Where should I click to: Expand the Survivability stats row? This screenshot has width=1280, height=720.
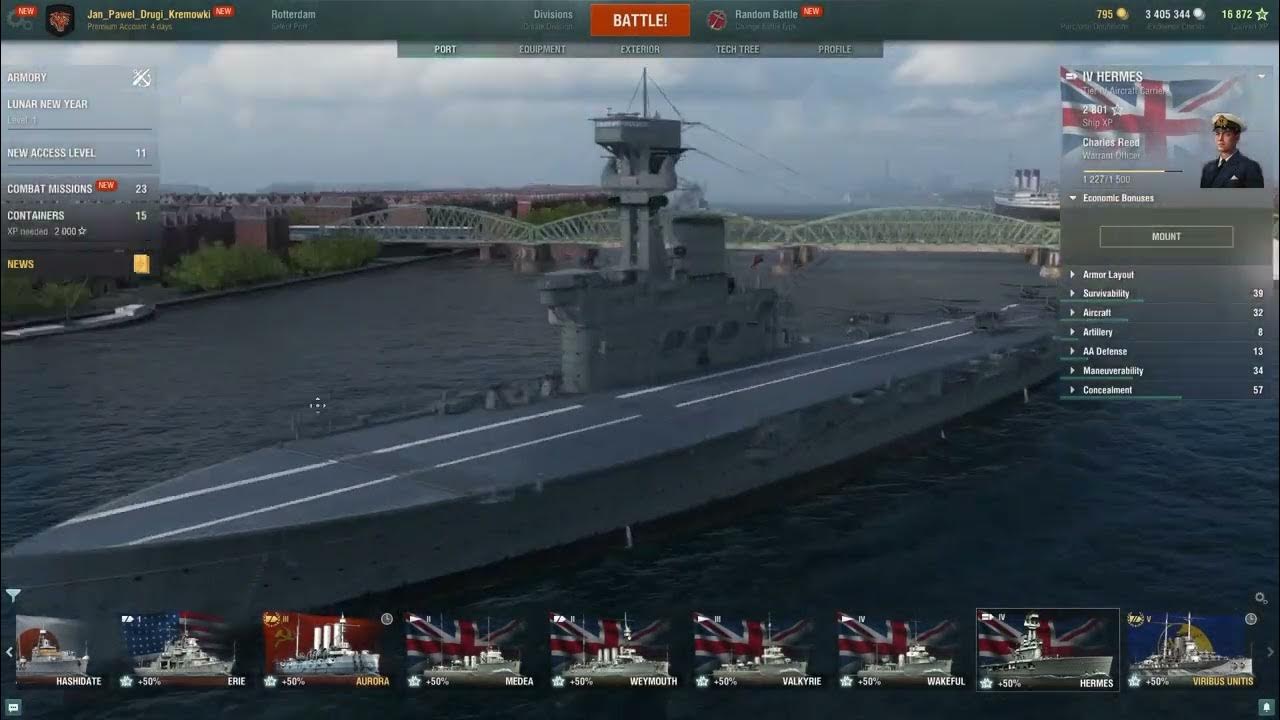point(1106,294)
